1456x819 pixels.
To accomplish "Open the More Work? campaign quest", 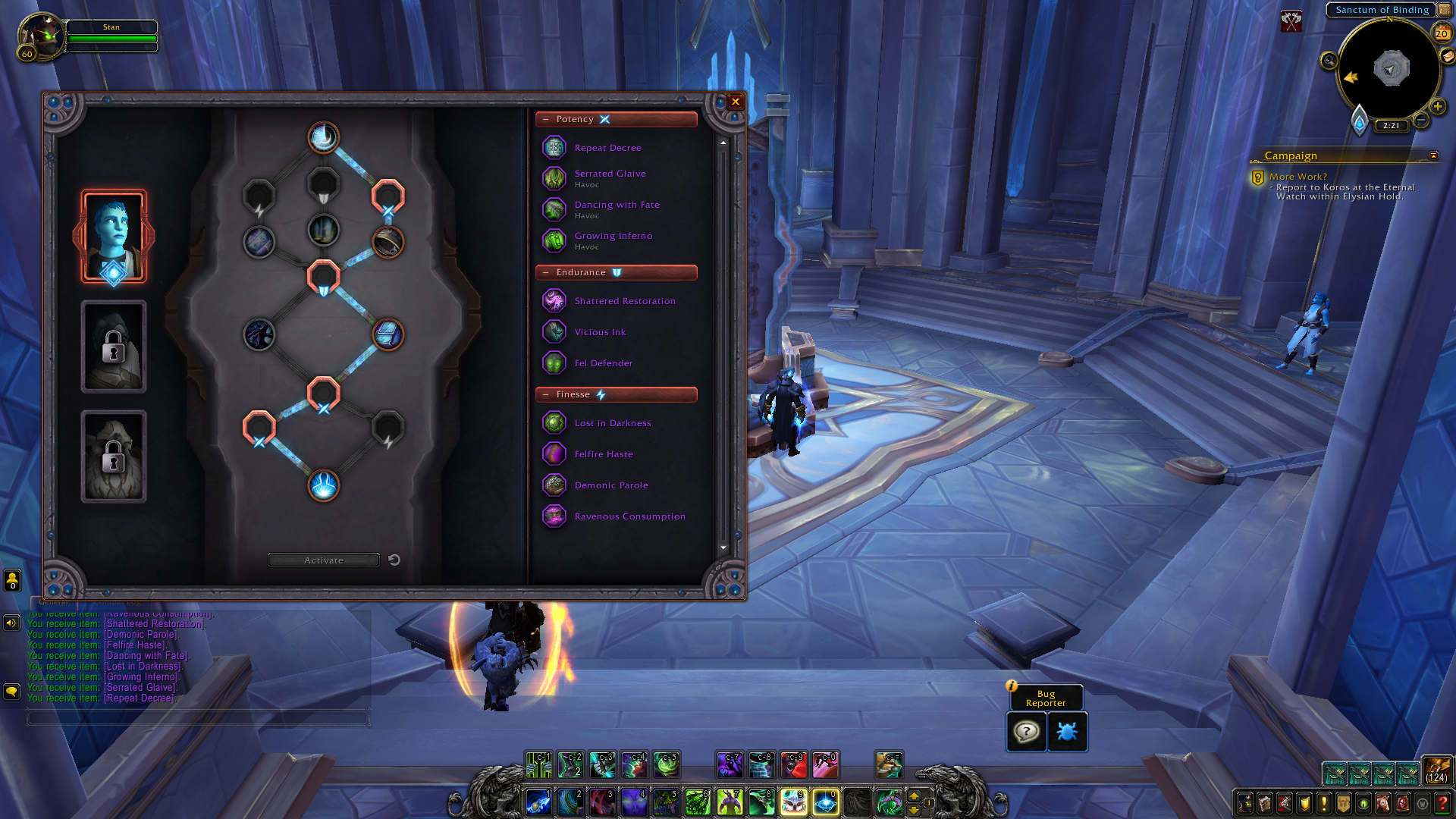I will pos(1298,177).
